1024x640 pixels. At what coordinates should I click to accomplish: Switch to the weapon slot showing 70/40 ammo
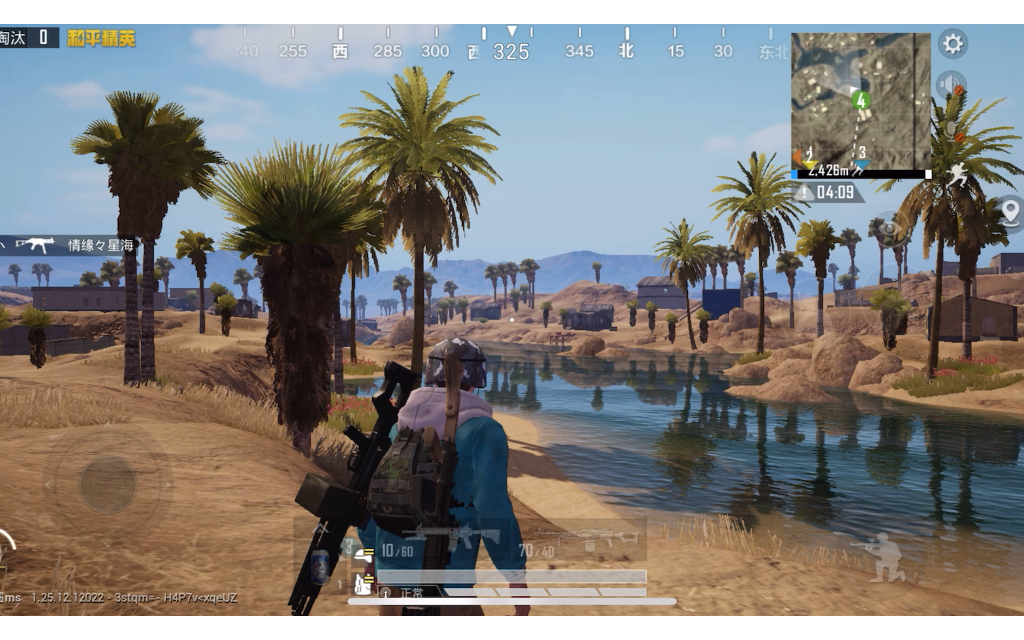[x=582, y=540]
